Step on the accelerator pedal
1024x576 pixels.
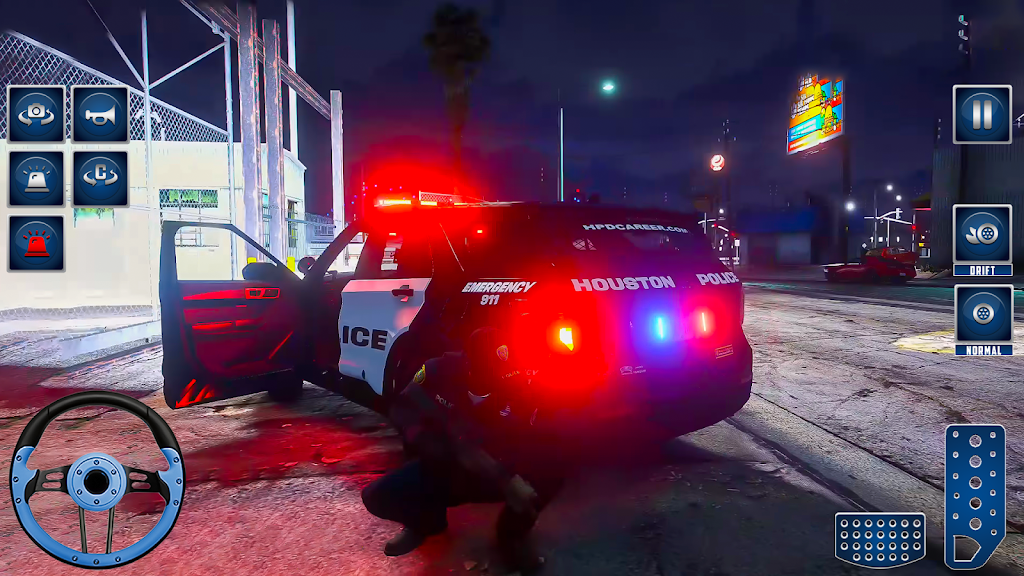(974, 495)
